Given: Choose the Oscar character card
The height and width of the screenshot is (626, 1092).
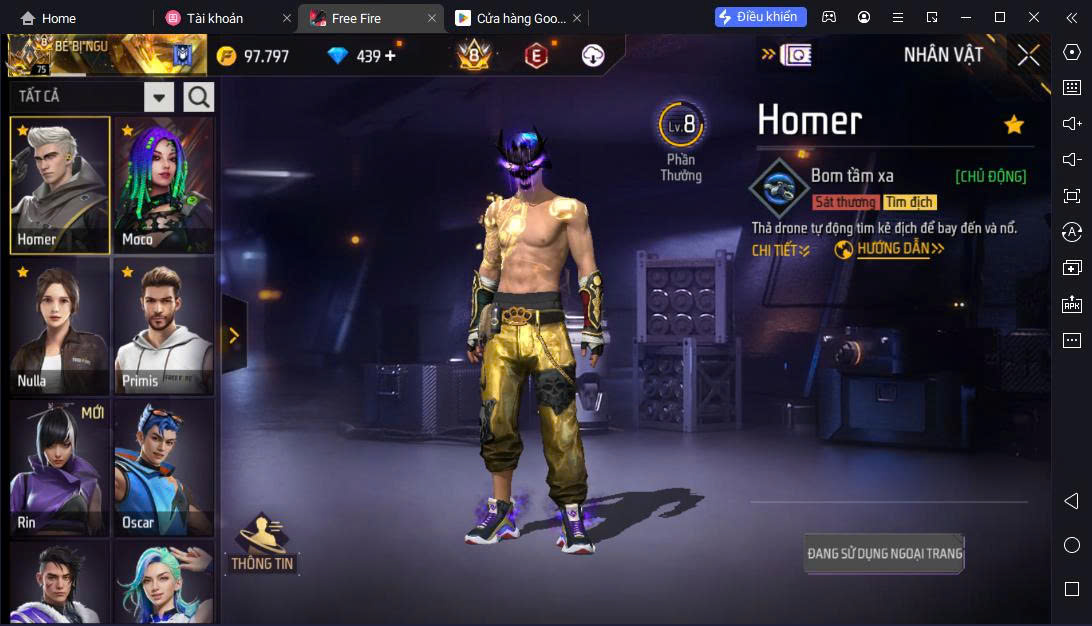Looking at the screenshot, I should click(x=163, y=467).
